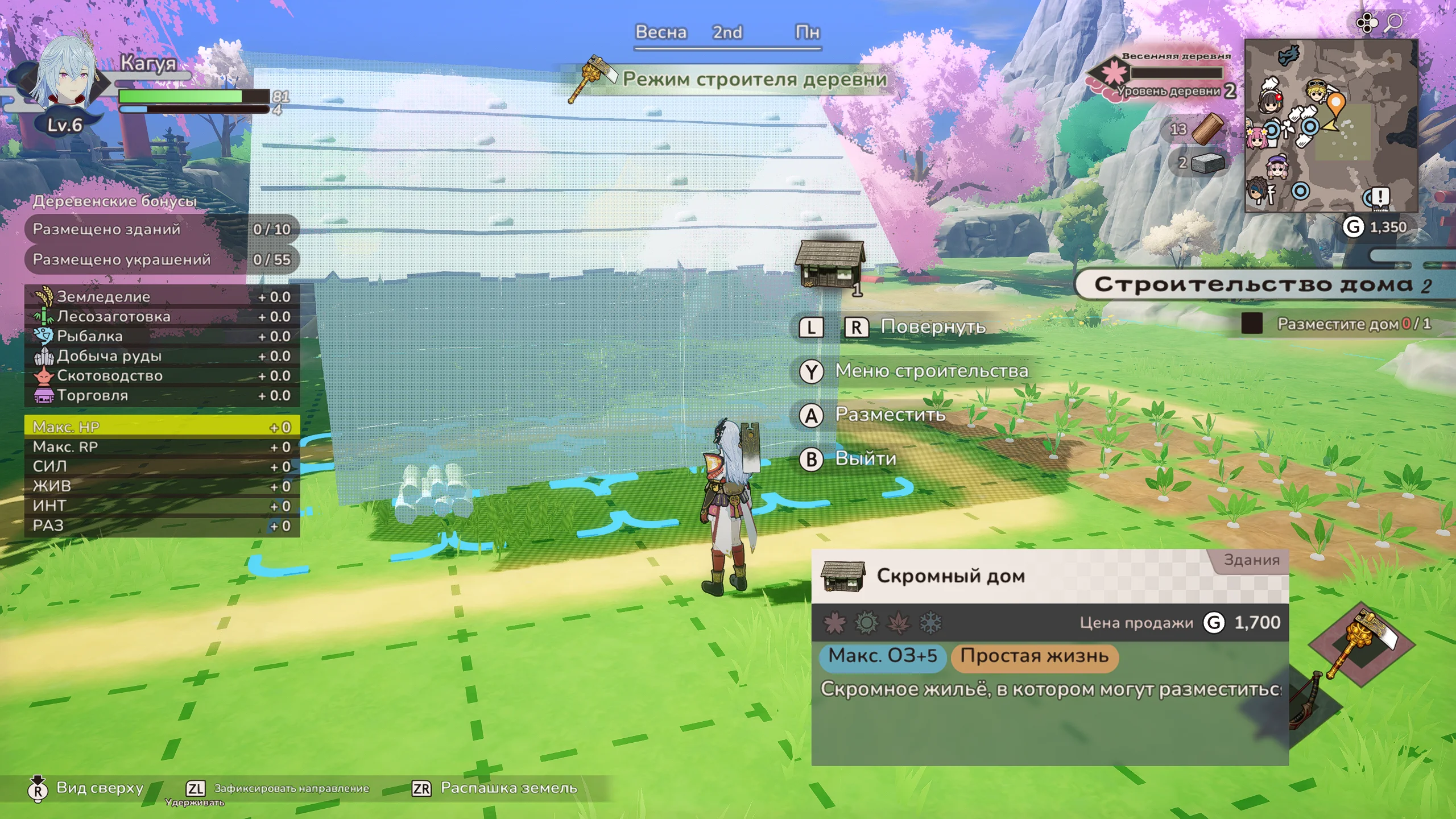Select the Торговля bonus row
Image resolution: width=1456 pixels, height=819 pixels.
point(162,395)
